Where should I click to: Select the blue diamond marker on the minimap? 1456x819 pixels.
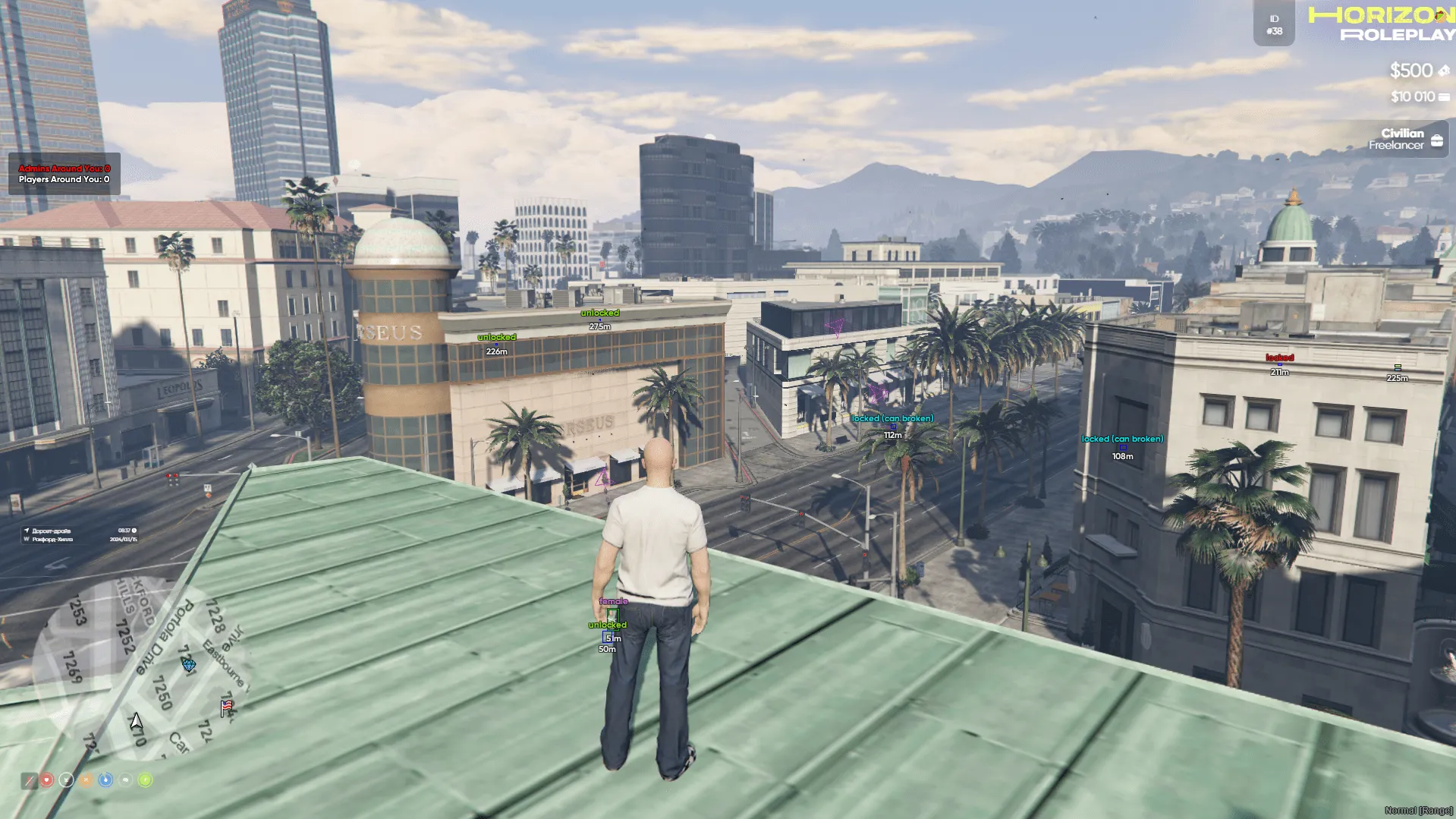pos(189,665)
